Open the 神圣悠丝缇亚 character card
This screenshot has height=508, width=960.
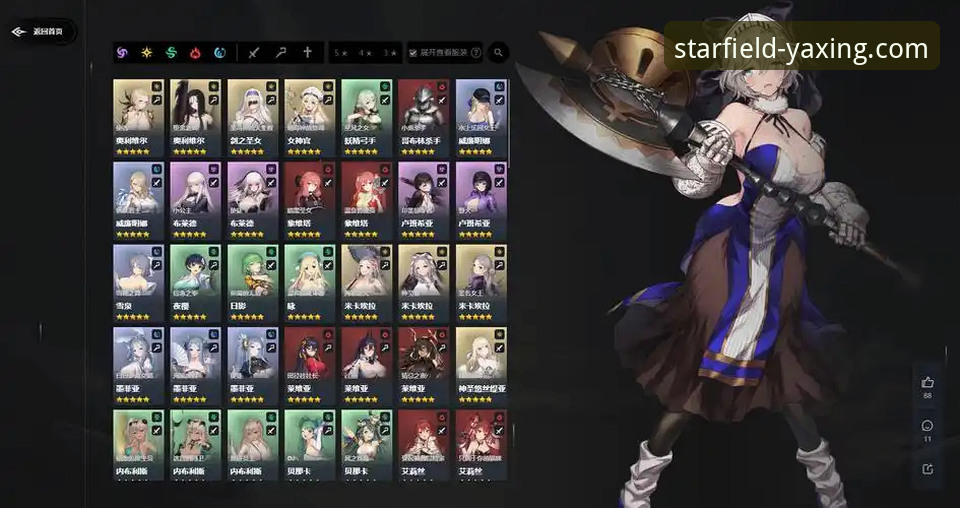click(x=481, y=365)
